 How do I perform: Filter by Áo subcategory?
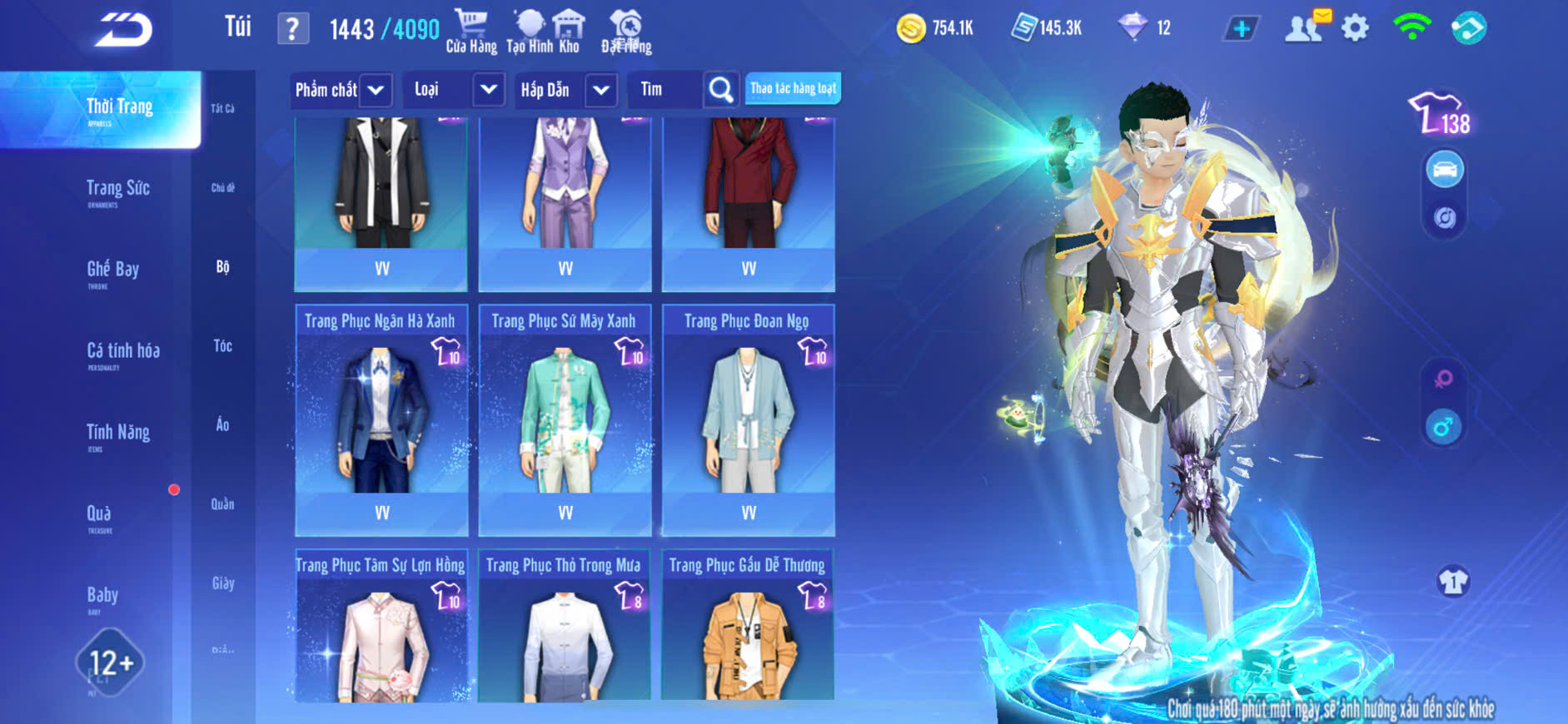coord(222,425)
